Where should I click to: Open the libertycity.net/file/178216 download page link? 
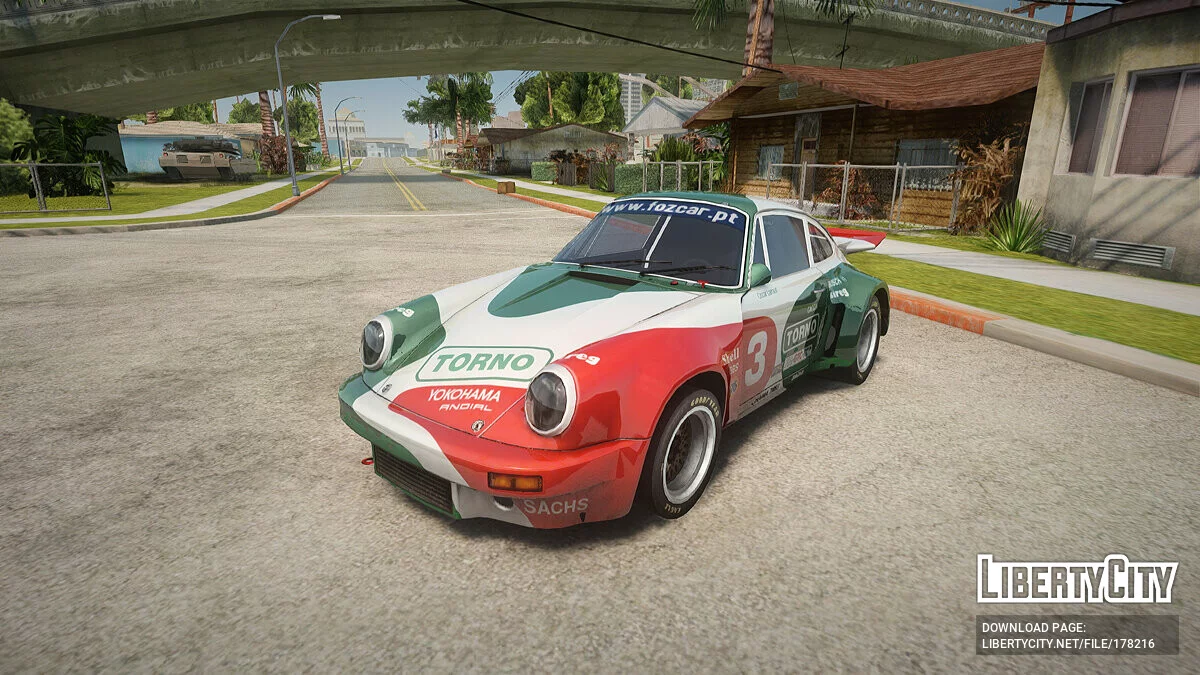[x=1067, y=644]
